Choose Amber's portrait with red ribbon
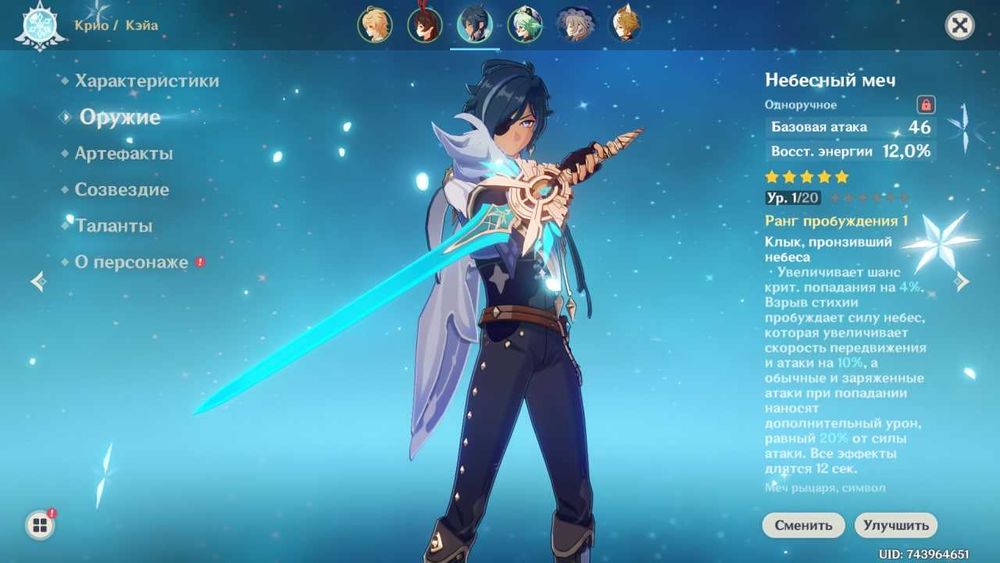 (425, 25)
